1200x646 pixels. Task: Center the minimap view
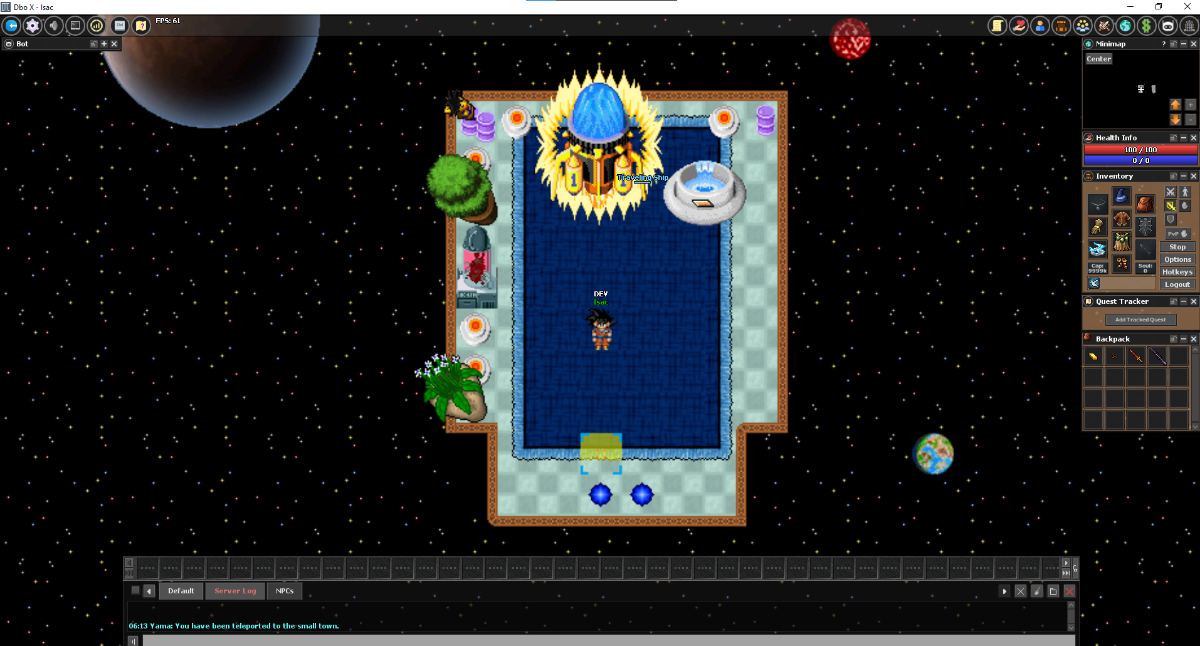tap(1099, 59)
